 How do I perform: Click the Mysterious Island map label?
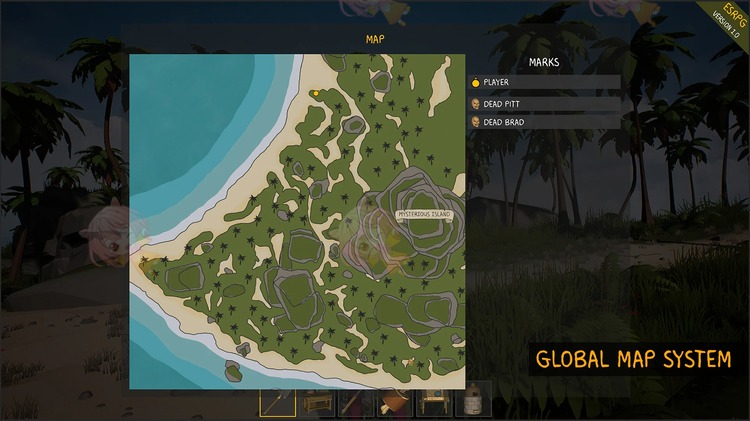[x=424, y=214]
